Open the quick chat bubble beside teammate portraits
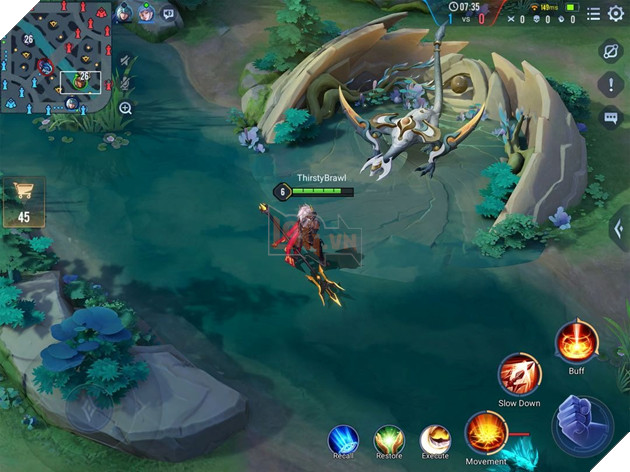Image resolution: width=630 pixels, height=472 pixels. (169, 14)
